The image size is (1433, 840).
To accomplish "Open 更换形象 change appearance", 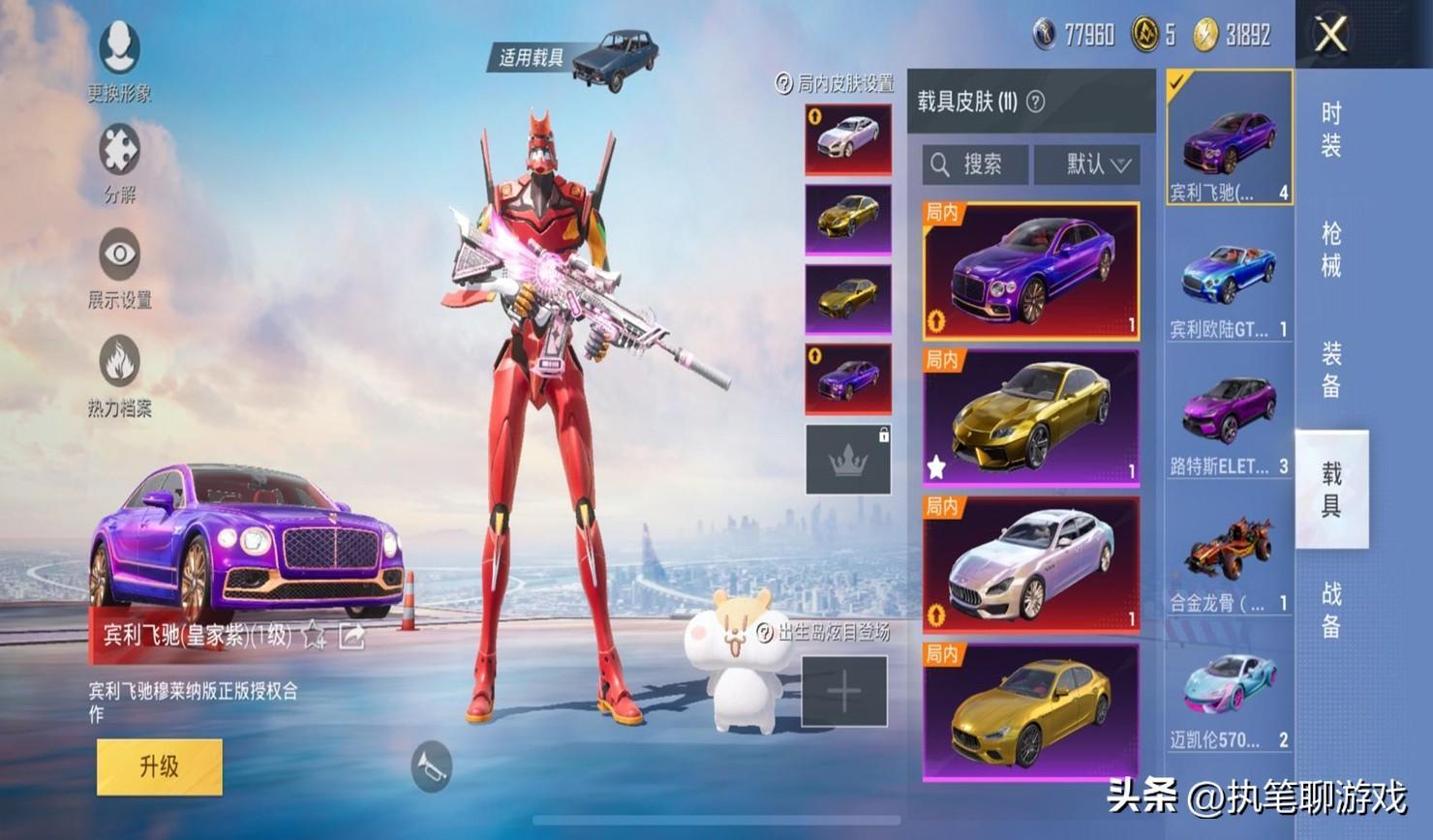I will [x=119, y=59].
